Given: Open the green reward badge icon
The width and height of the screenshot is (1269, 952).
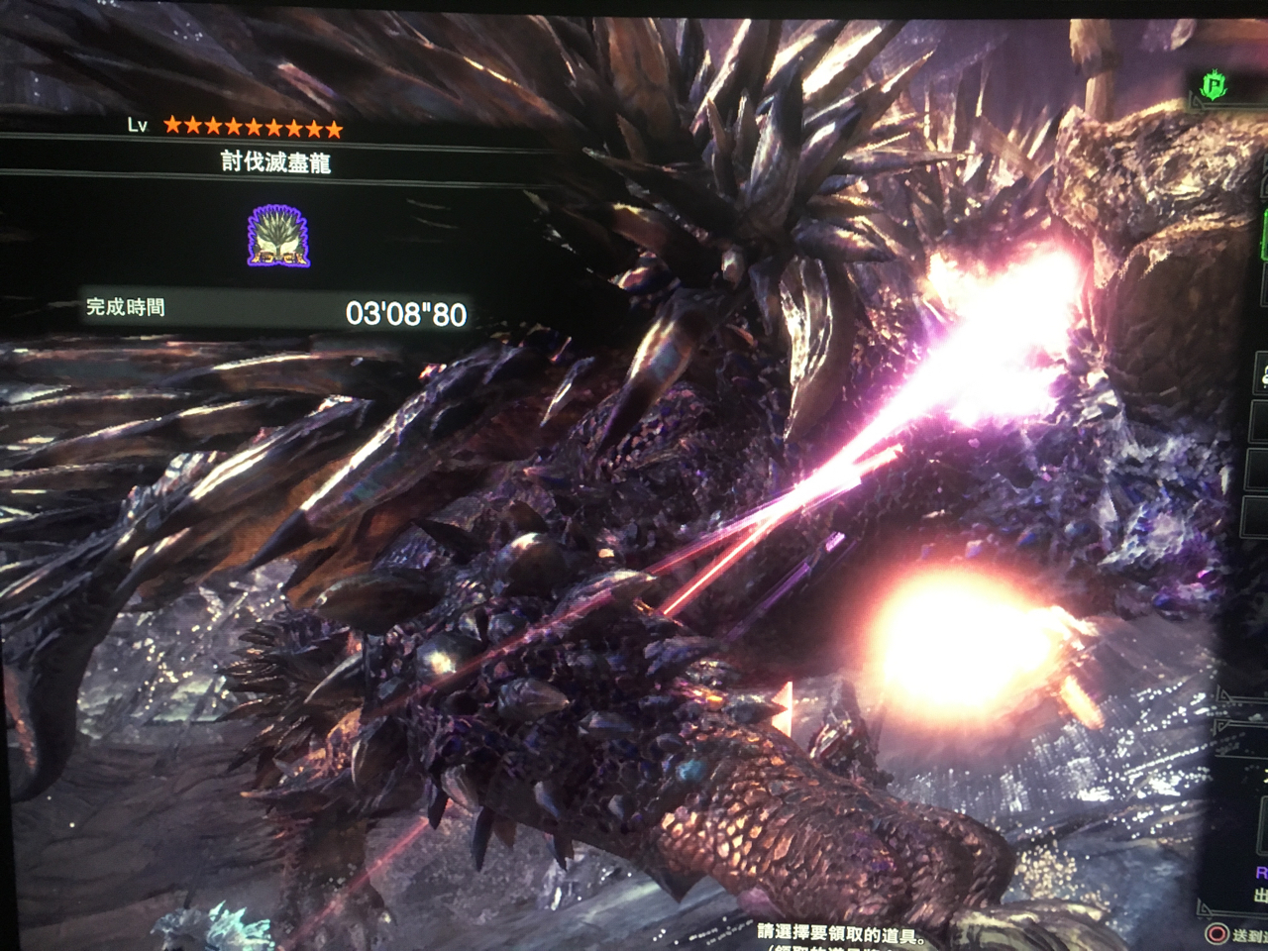Looking at the screenshot, I should click(x=1214, y=88).
